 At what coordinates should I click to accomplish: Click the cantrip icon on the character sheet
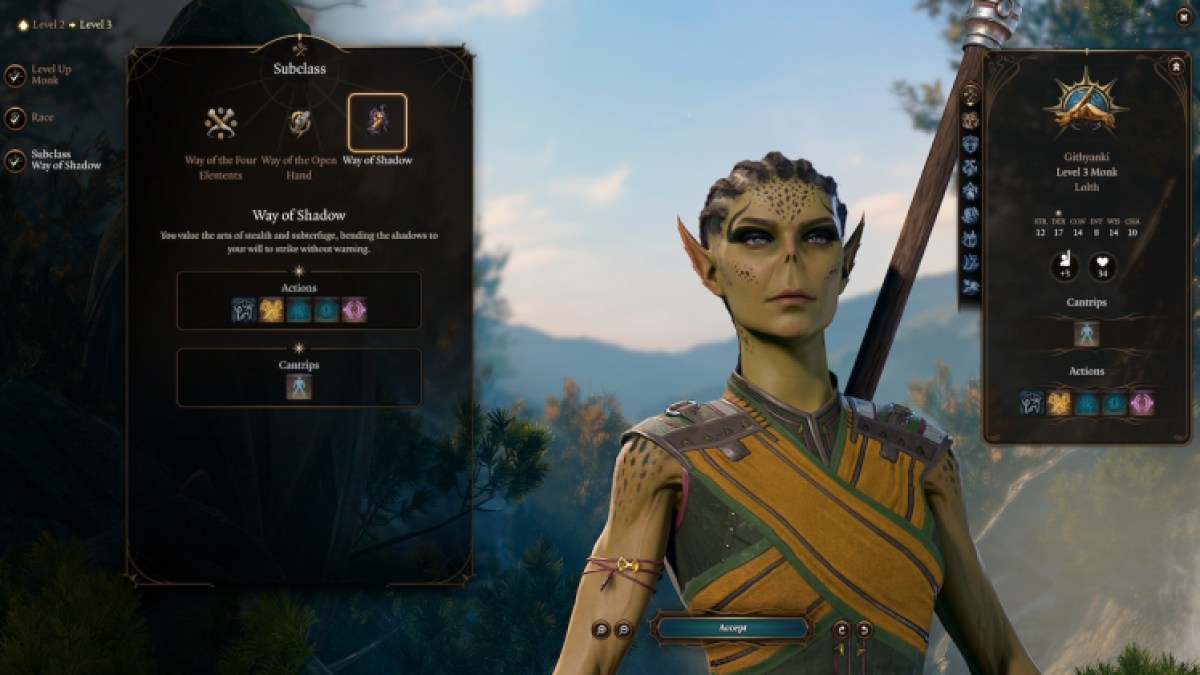[x=1086, y=333]
